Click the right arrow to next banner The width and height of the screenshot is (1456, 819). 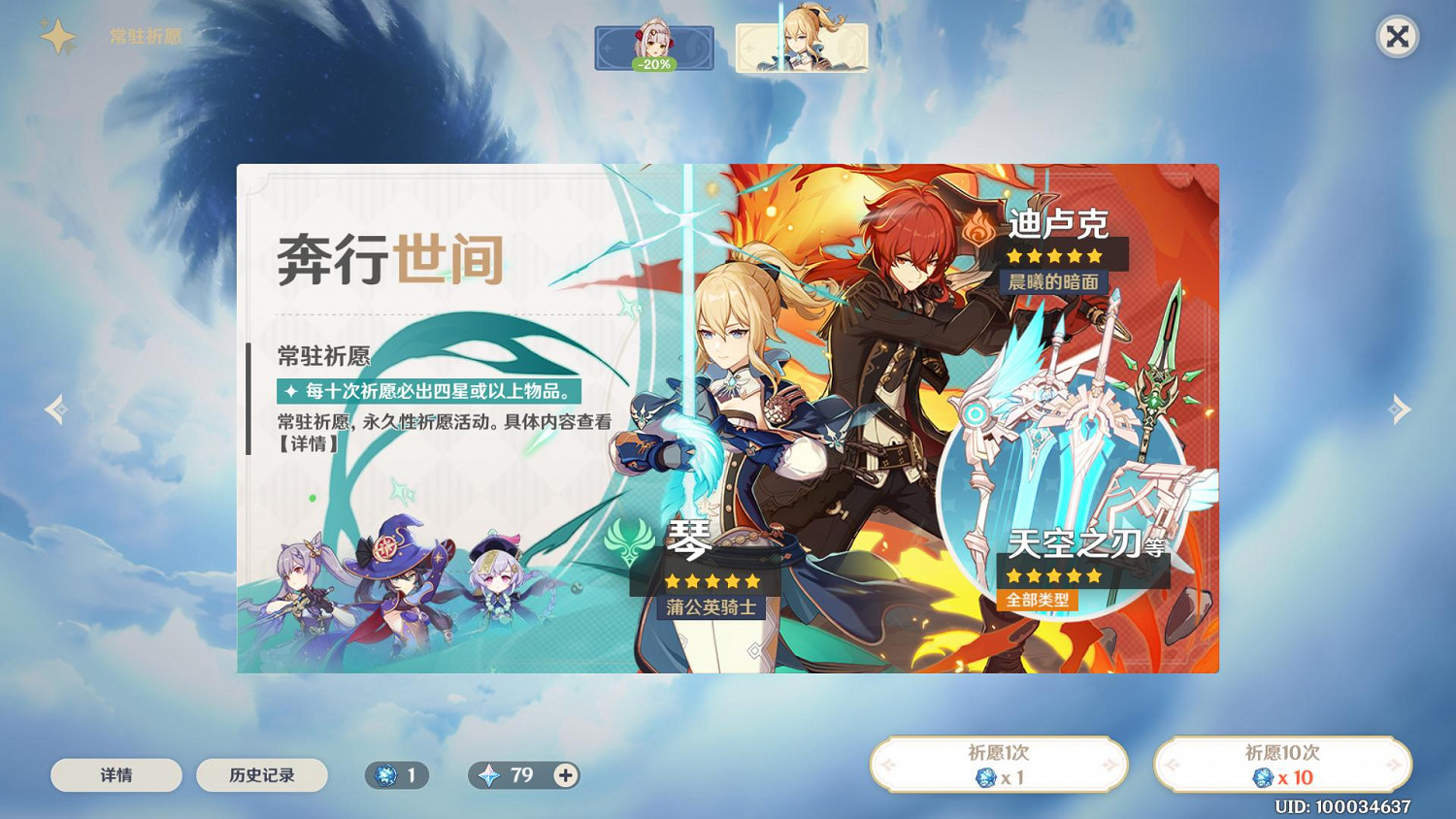tap(1401, 409)
